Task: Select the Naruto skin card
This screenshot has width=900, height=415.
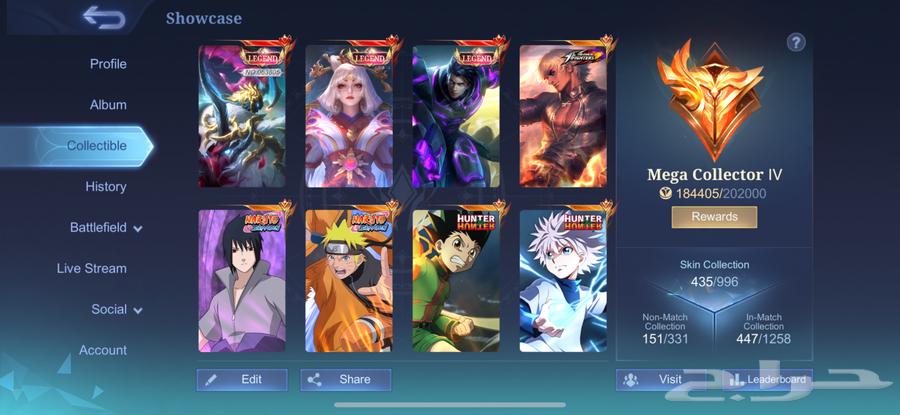Action: (347, 280)
